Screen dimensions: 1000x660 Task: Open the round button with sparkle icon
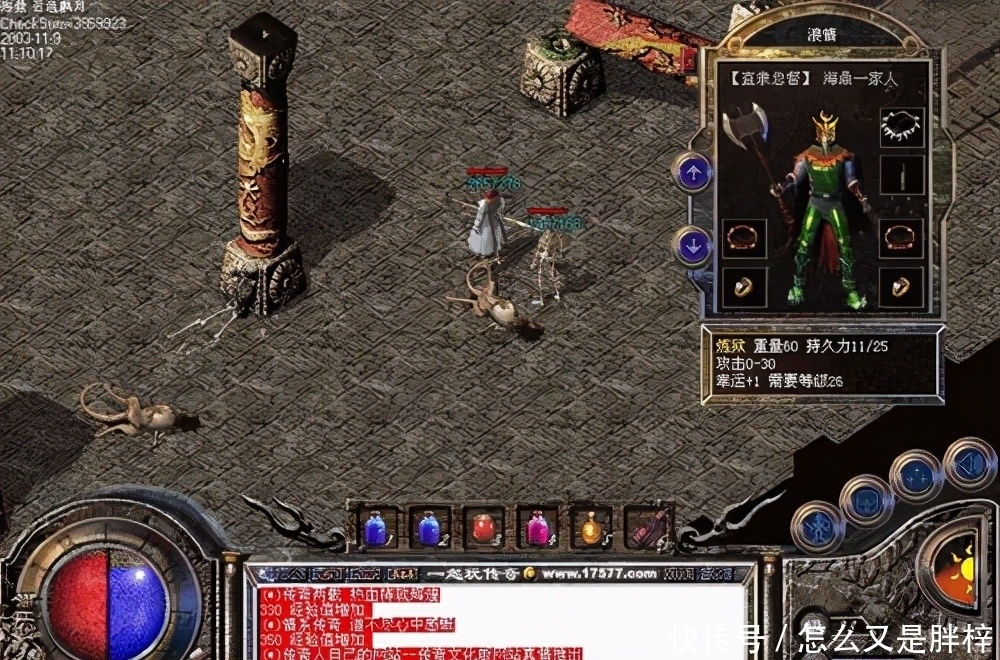pyautogui.click(x=915, y=475)
